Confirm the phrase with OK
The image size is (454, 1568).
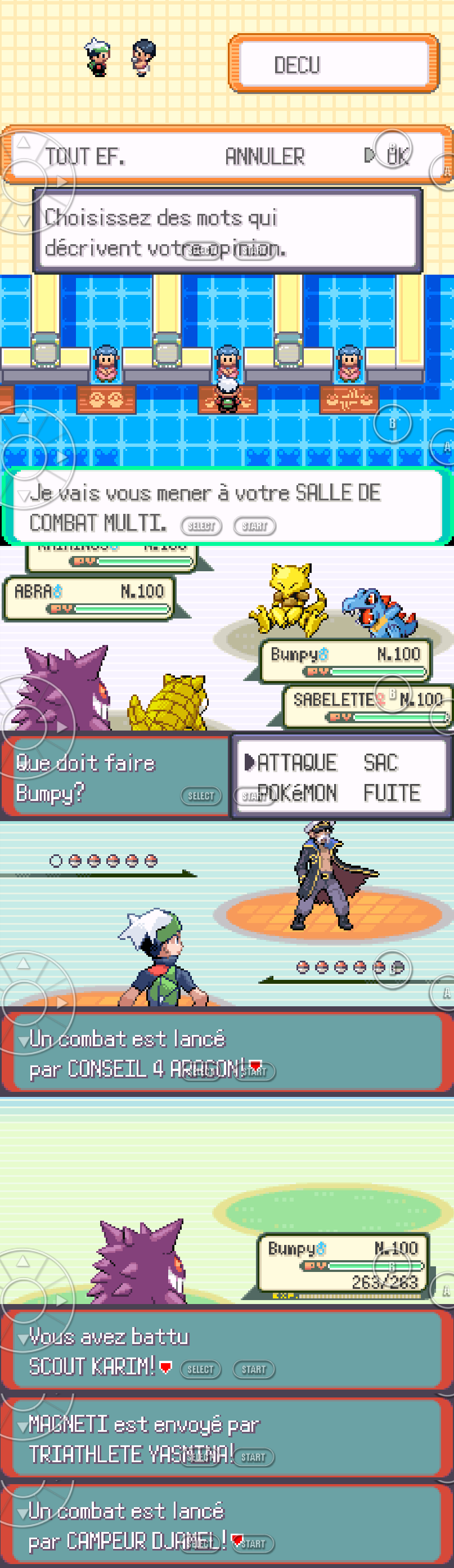tap(397, 156)
